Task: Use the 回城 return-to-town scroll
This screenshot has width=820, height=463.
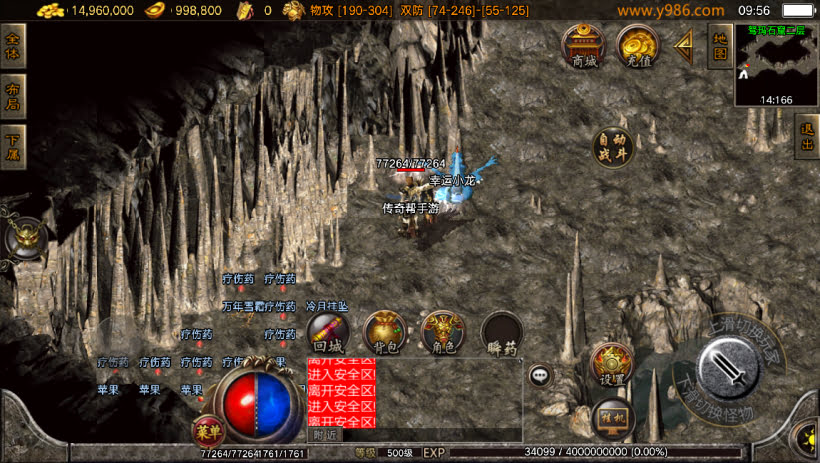Action: [328, 334]
